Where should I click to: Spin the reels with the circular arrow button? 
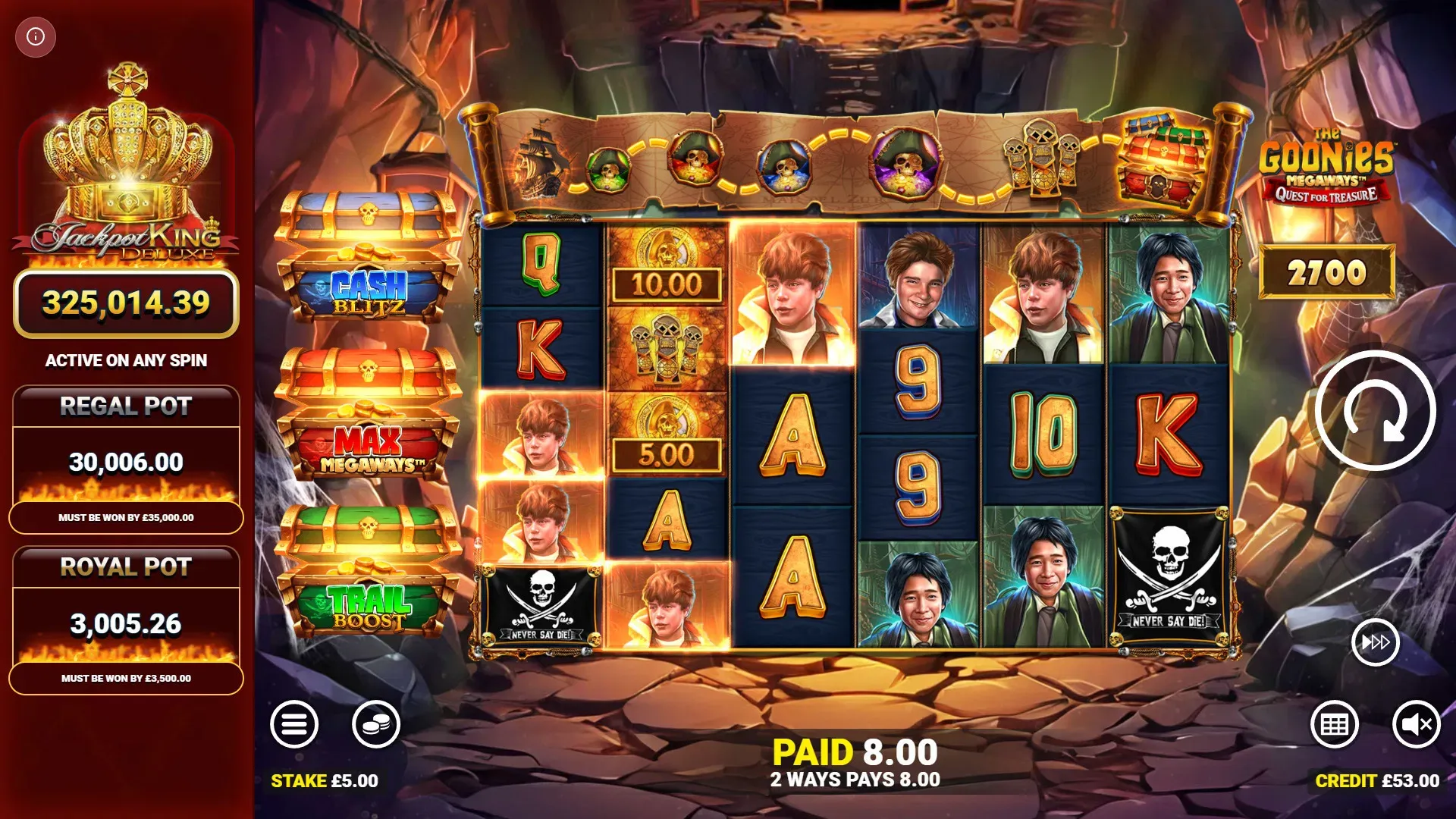tap(1375, 411)
